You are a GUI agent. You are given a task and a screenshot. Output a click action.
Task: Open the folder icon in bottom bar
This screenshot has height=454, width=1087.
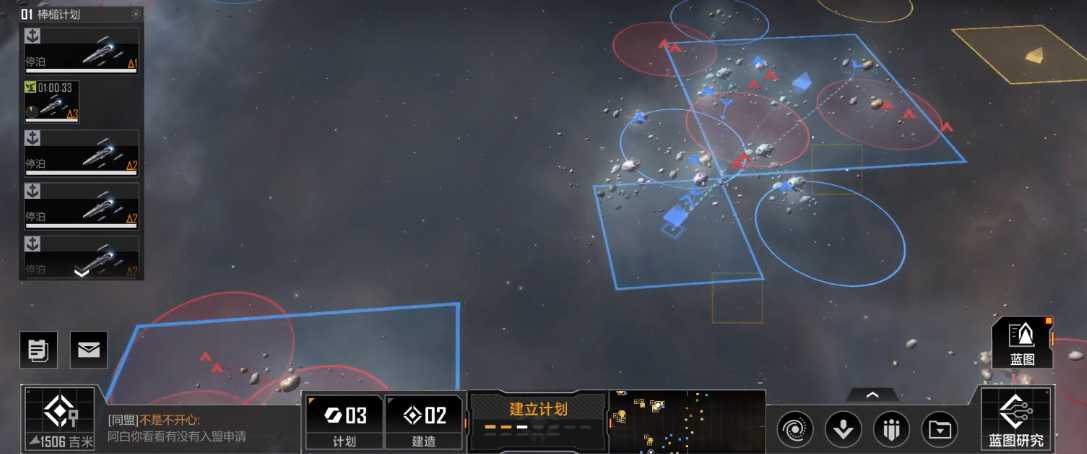pos(939,430)
